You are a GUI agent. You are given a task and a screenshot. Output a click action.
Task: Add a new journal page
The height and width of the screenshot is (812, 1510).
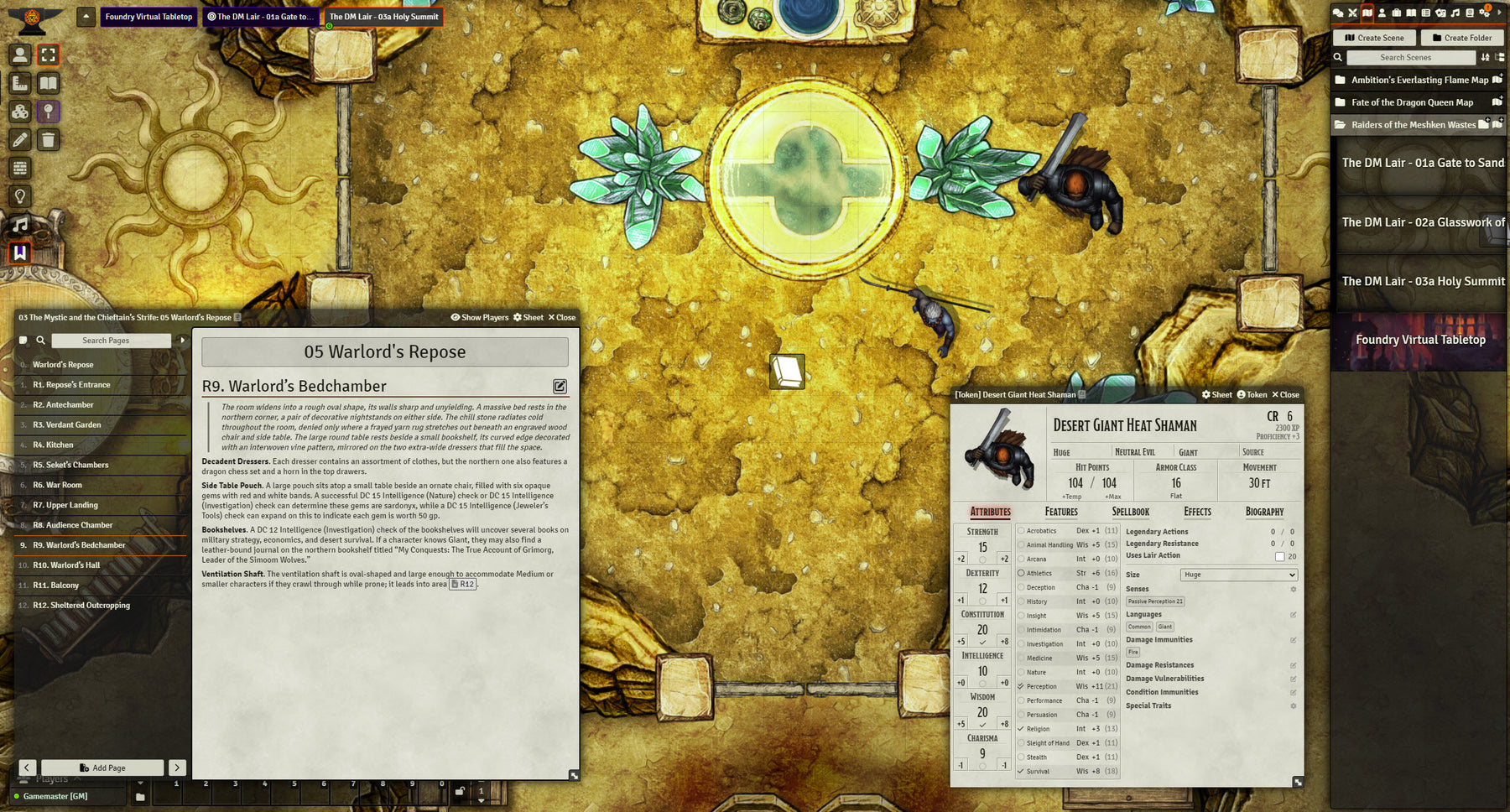coord(102,768)
